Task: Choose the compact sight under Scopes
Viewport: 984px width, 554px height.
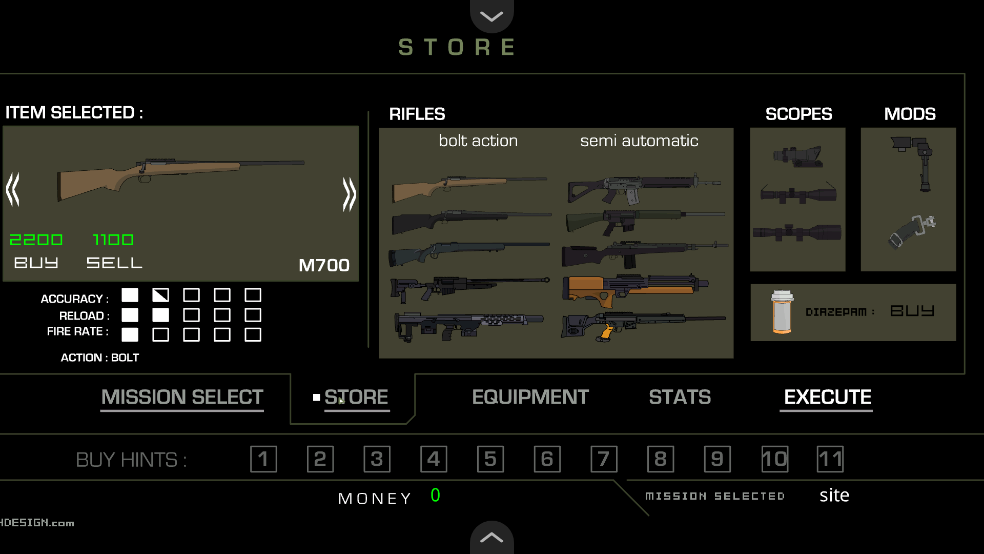Action: pyautogui.click(x=797, y=155)
